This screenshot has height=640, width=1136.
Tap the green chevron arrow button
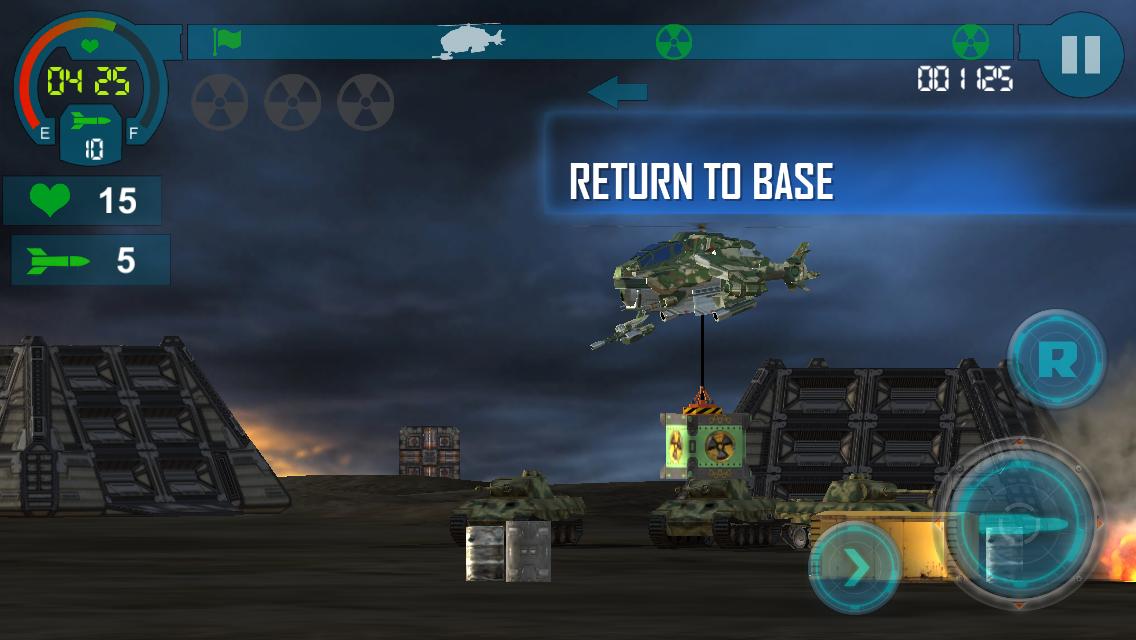(x=854, y=568)
